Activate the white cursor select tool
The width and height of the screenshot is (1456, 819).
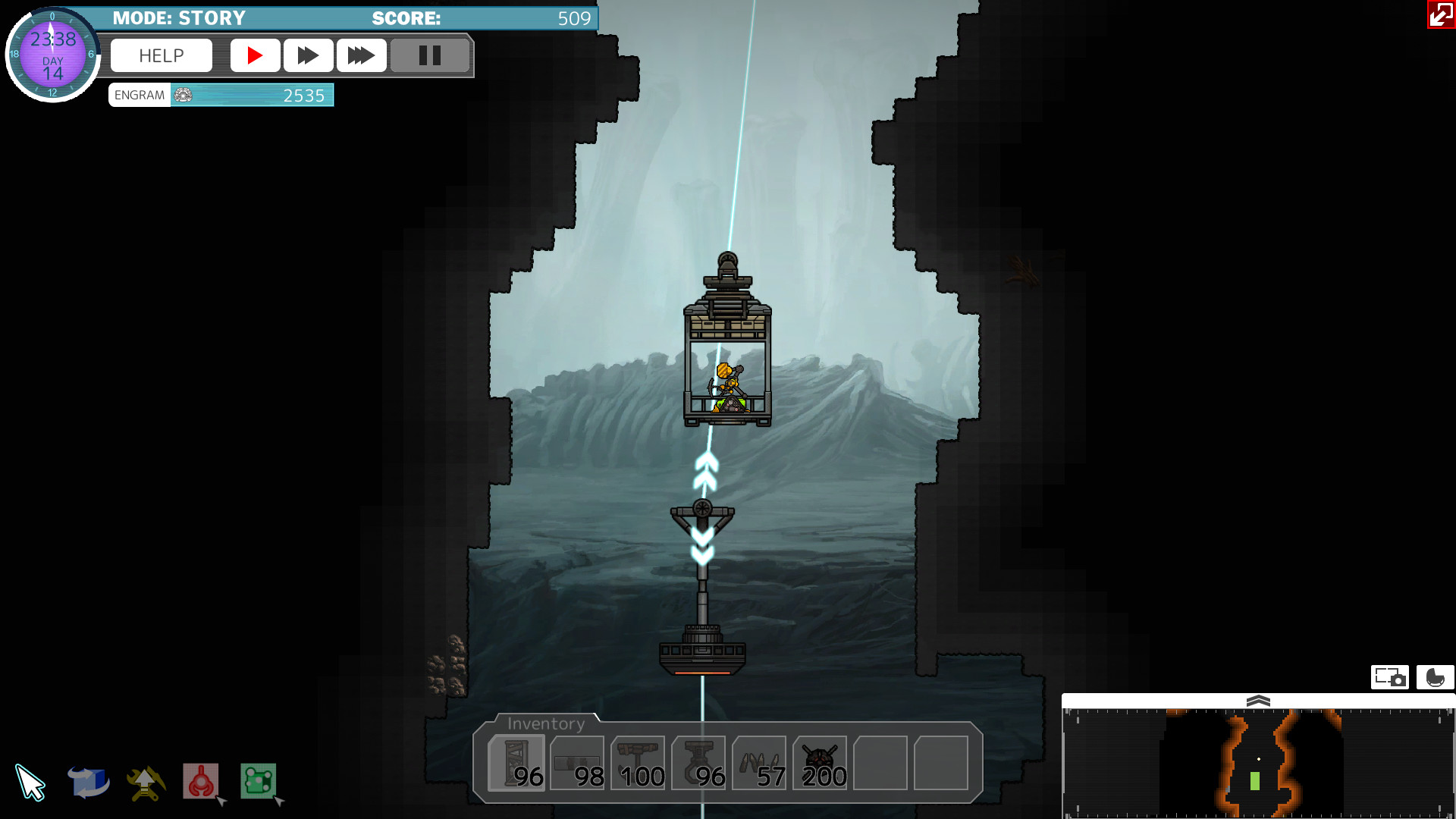(x=30, y=783)
